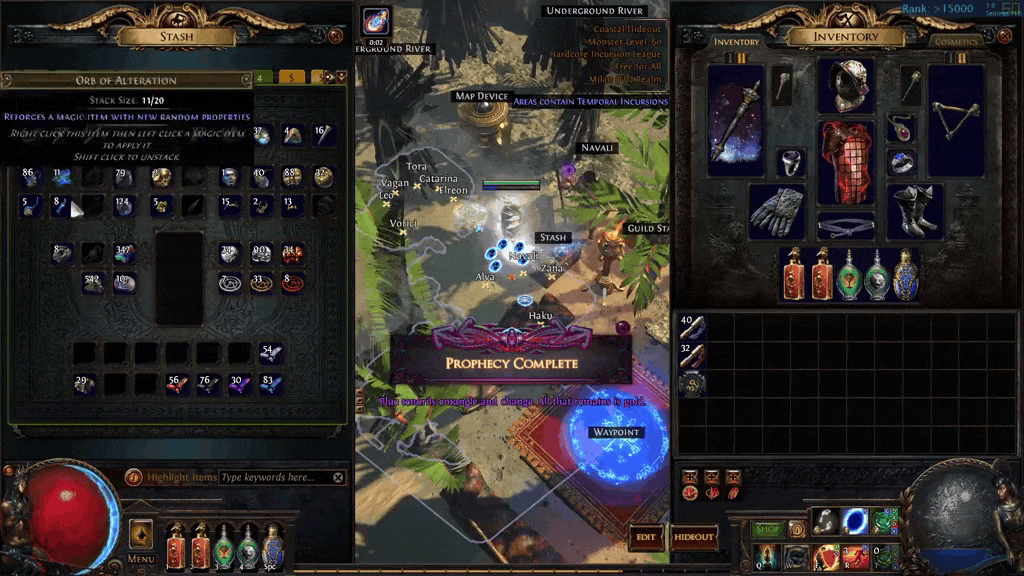1024x576 pixels.
Task: Click the equipped amulet slot
Action: point(900,128)
